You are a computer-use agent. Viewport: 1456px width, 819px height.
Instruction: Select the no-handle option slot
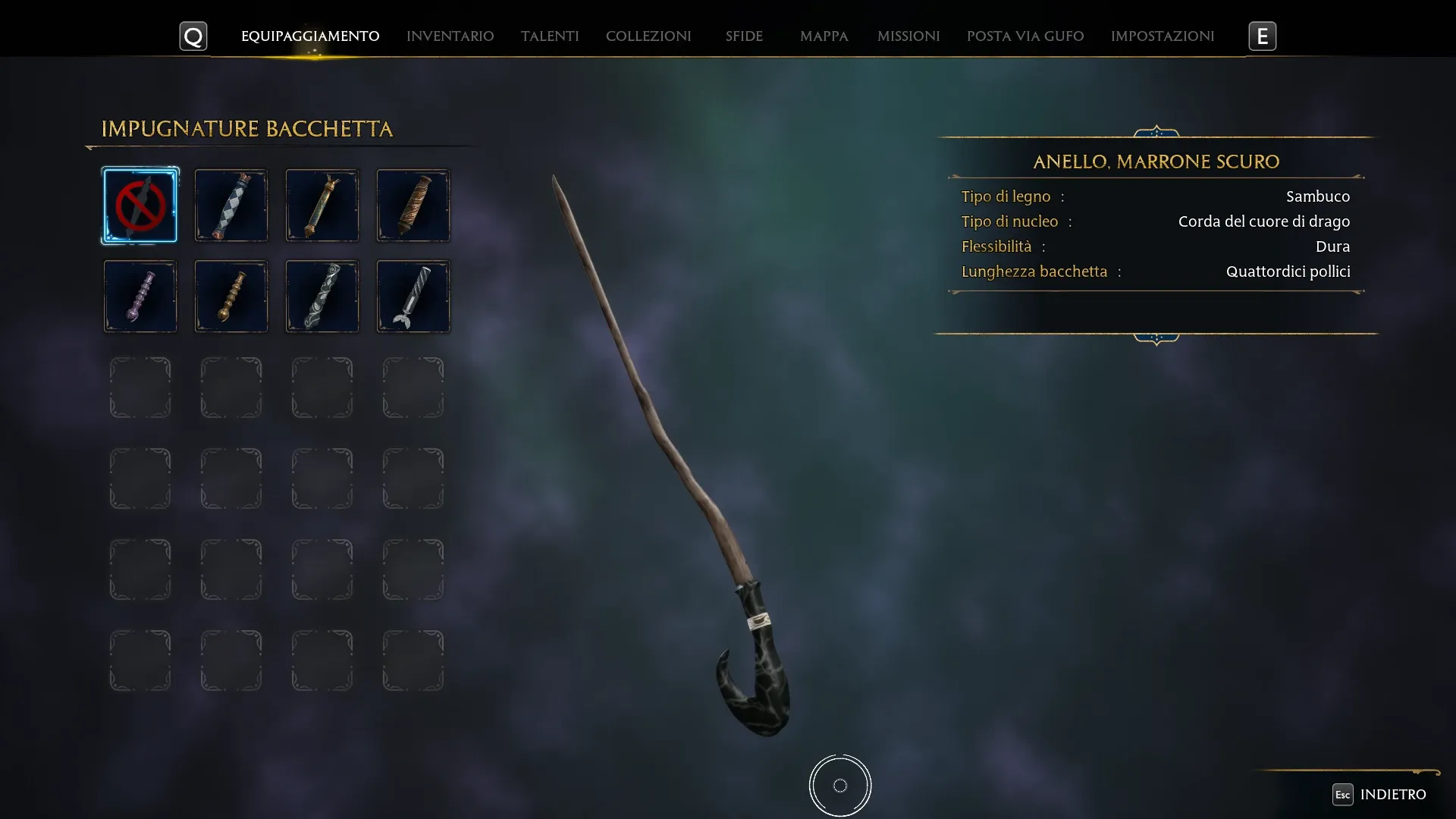pos(140,206)
